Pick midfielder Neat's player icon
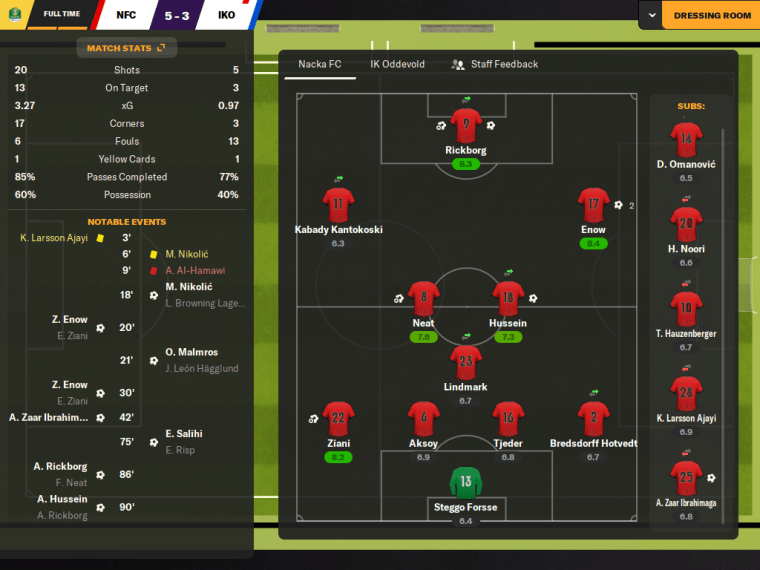The height and width of the screenshot is (570, 760). (x=424, y=298)
